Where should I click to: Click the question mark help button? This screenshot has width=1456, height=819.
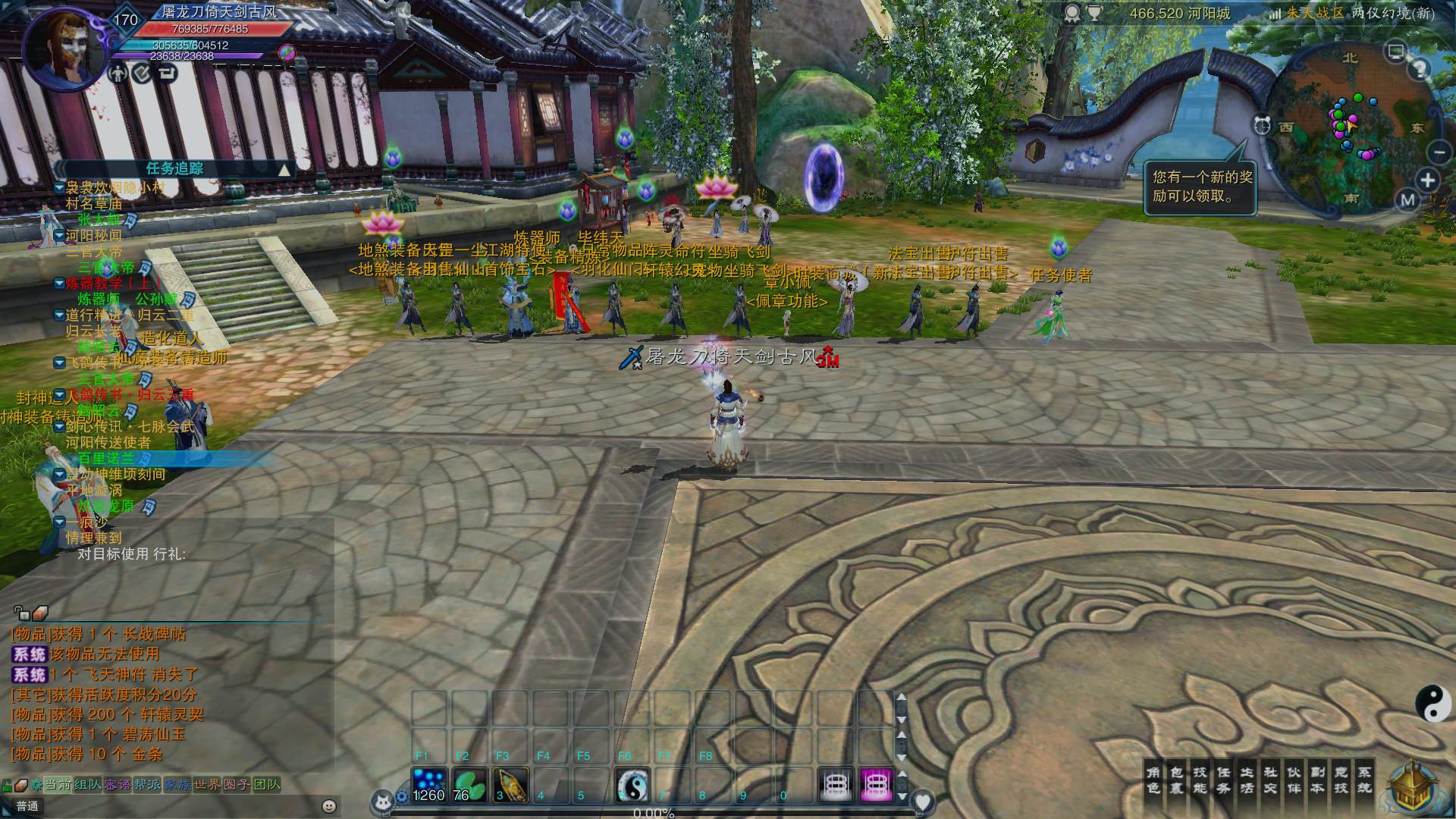pyautogui.click(x=1420, y=69)
